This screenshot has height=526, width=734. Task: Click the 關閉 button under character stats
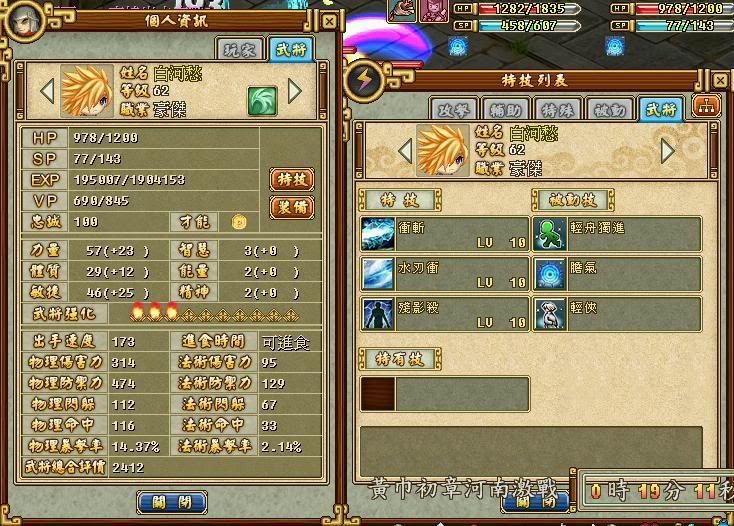coord(171,502)
